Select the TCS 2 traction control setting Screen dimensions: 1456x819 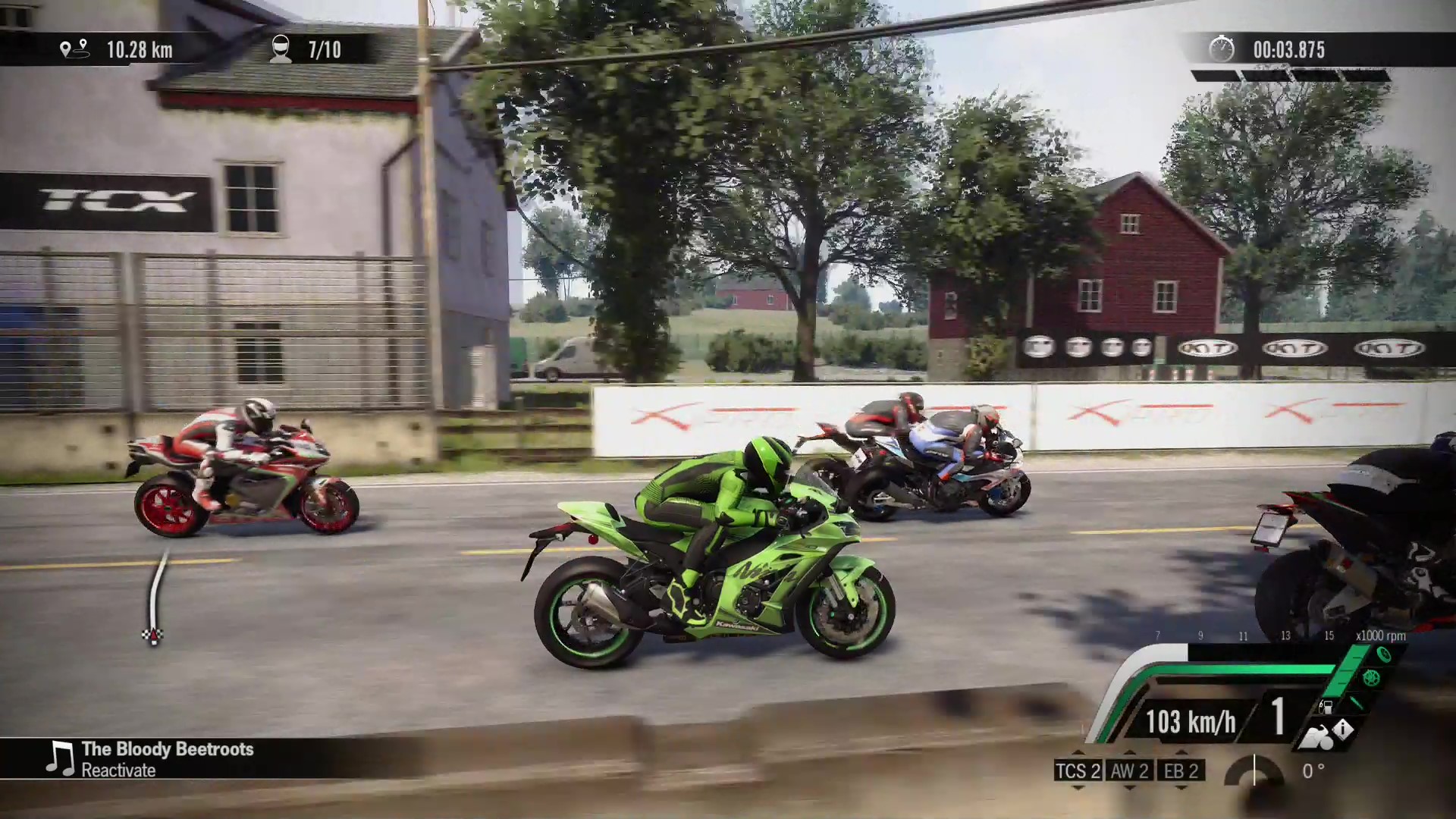pyautogui.click(x=1078, y=771)
